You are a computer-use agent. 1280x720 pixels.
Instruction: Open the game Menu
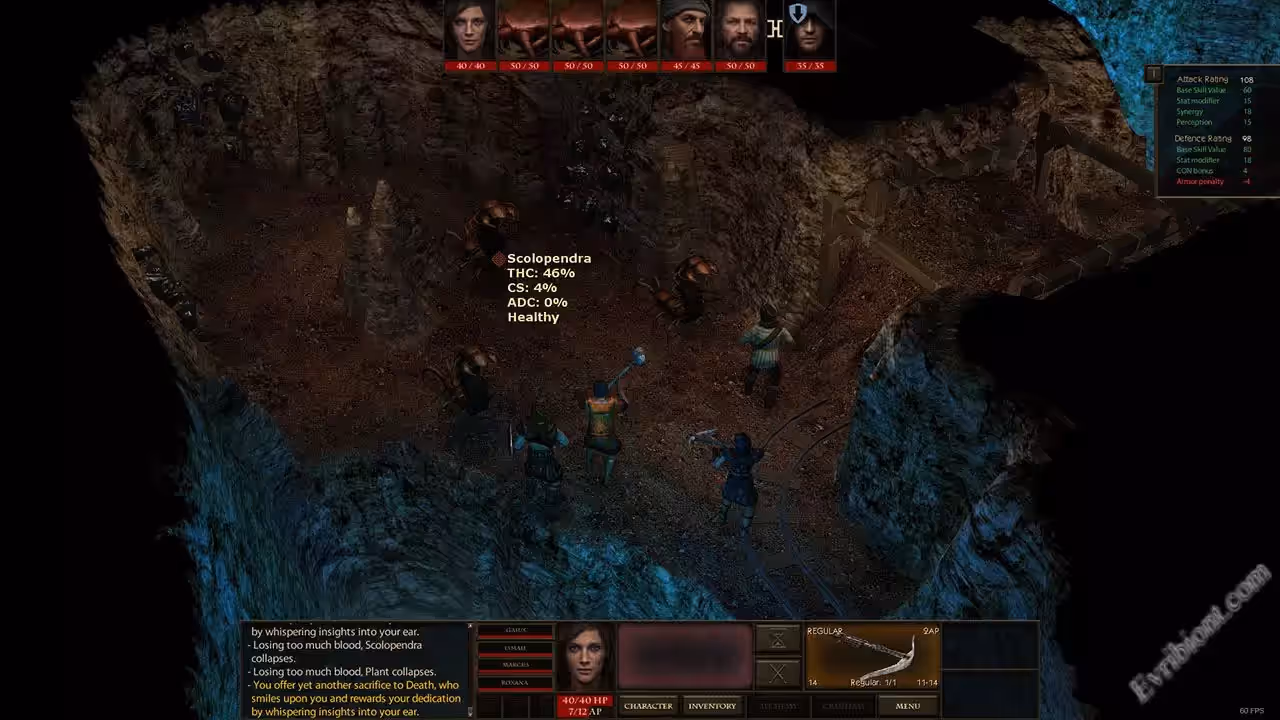point(907,706)
